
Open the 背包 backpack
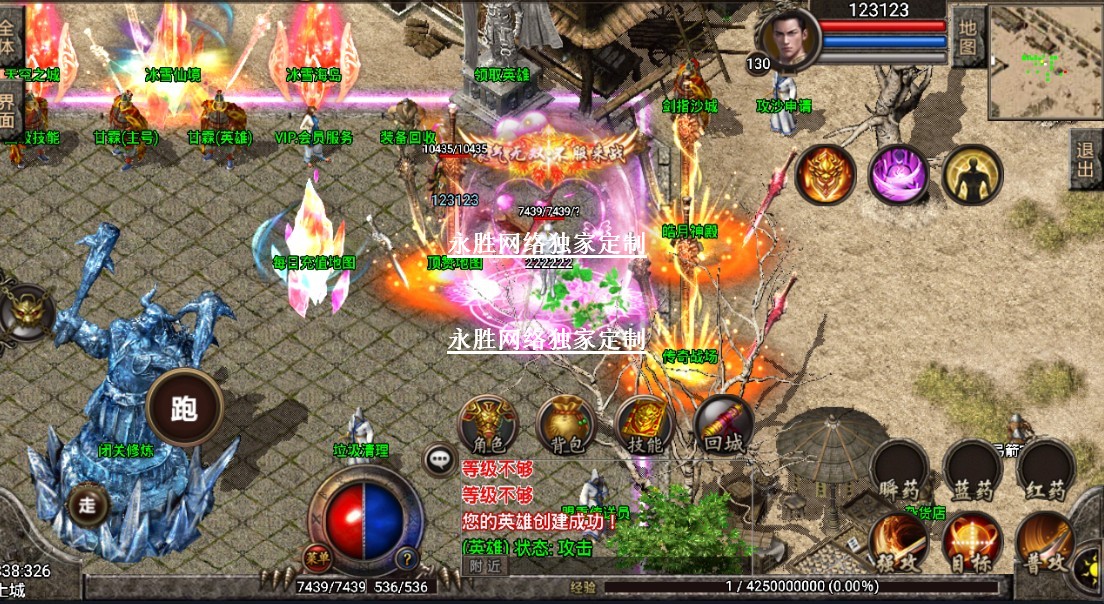566,426
